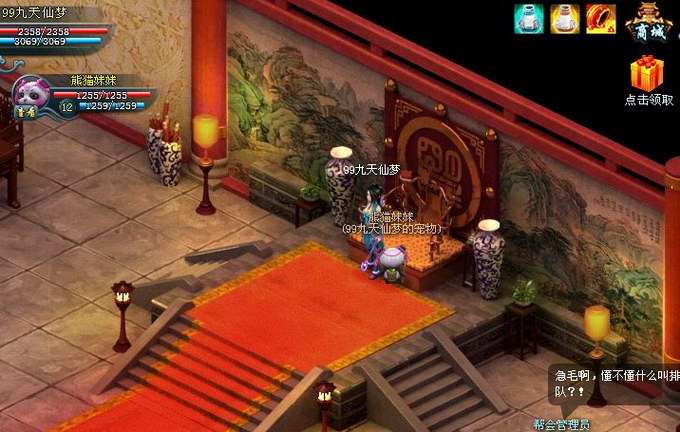Screen dimensions: 680x432
Task: Select the red ring buff icon
Action: point(600,18)
